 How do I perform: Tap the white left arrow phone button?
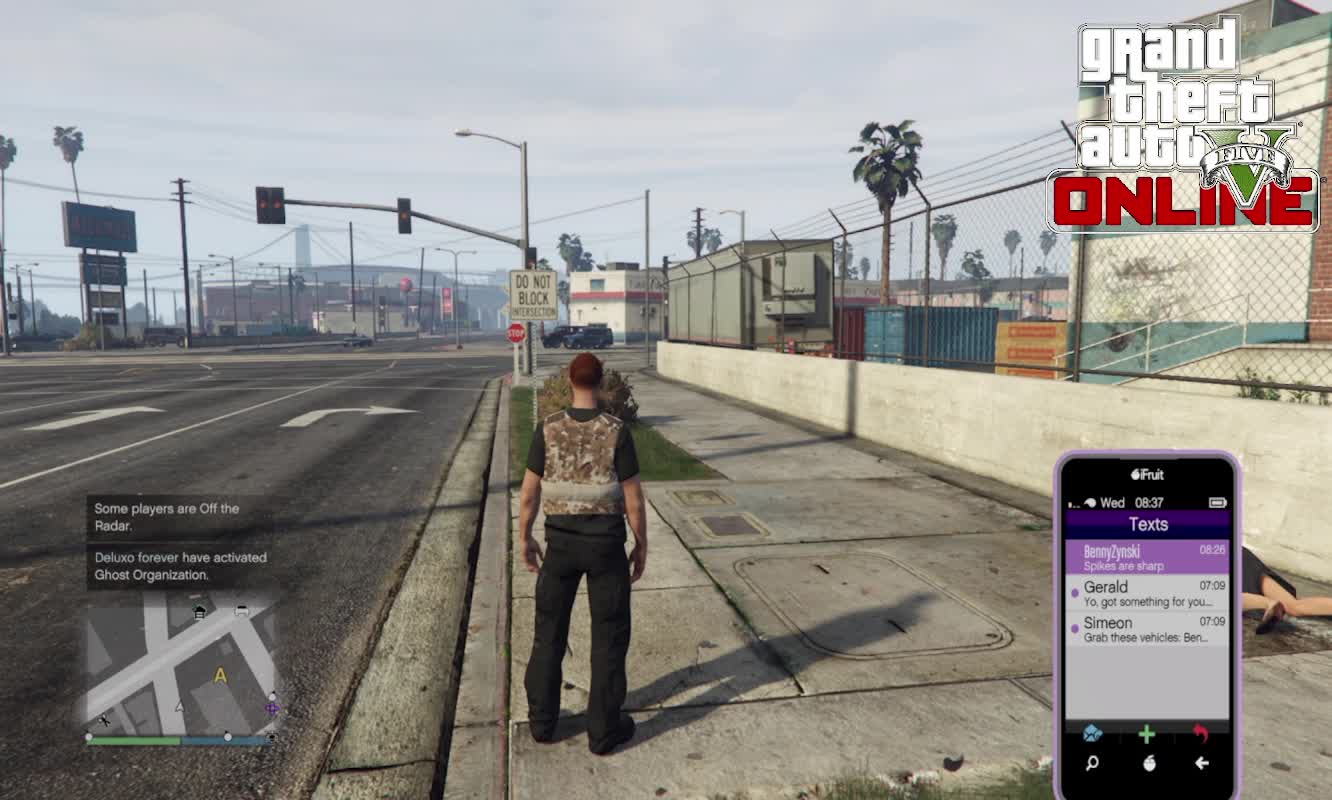[1201, 764]
